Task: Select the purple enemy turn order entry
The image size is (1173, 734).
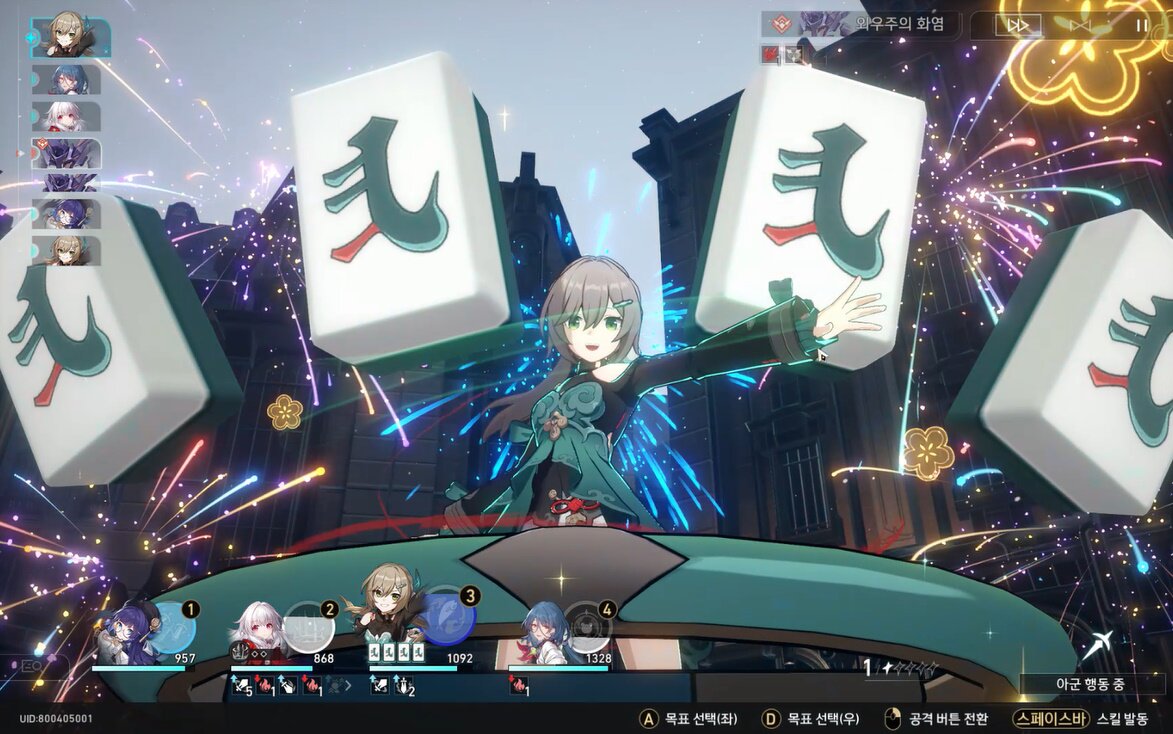Action: [x=67, y=154]
